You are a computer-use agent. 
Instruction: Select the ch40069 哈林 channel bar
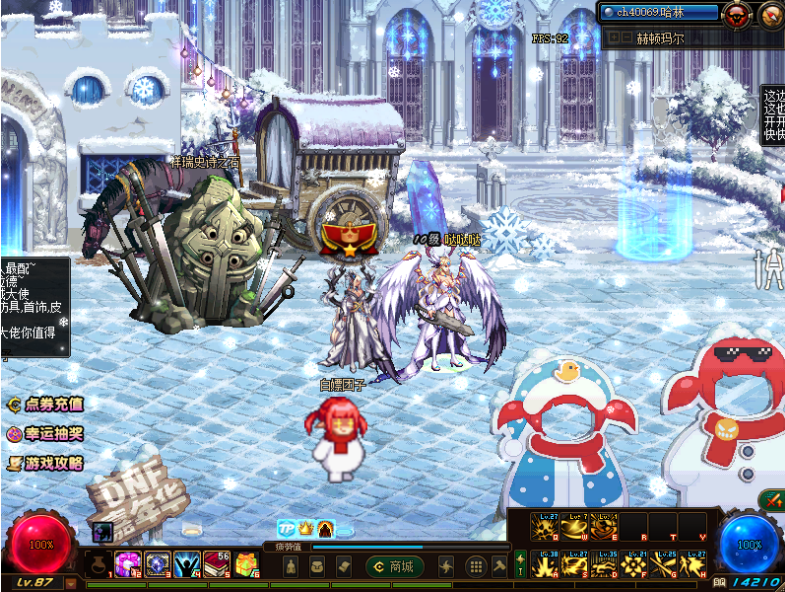click(660, 13)
